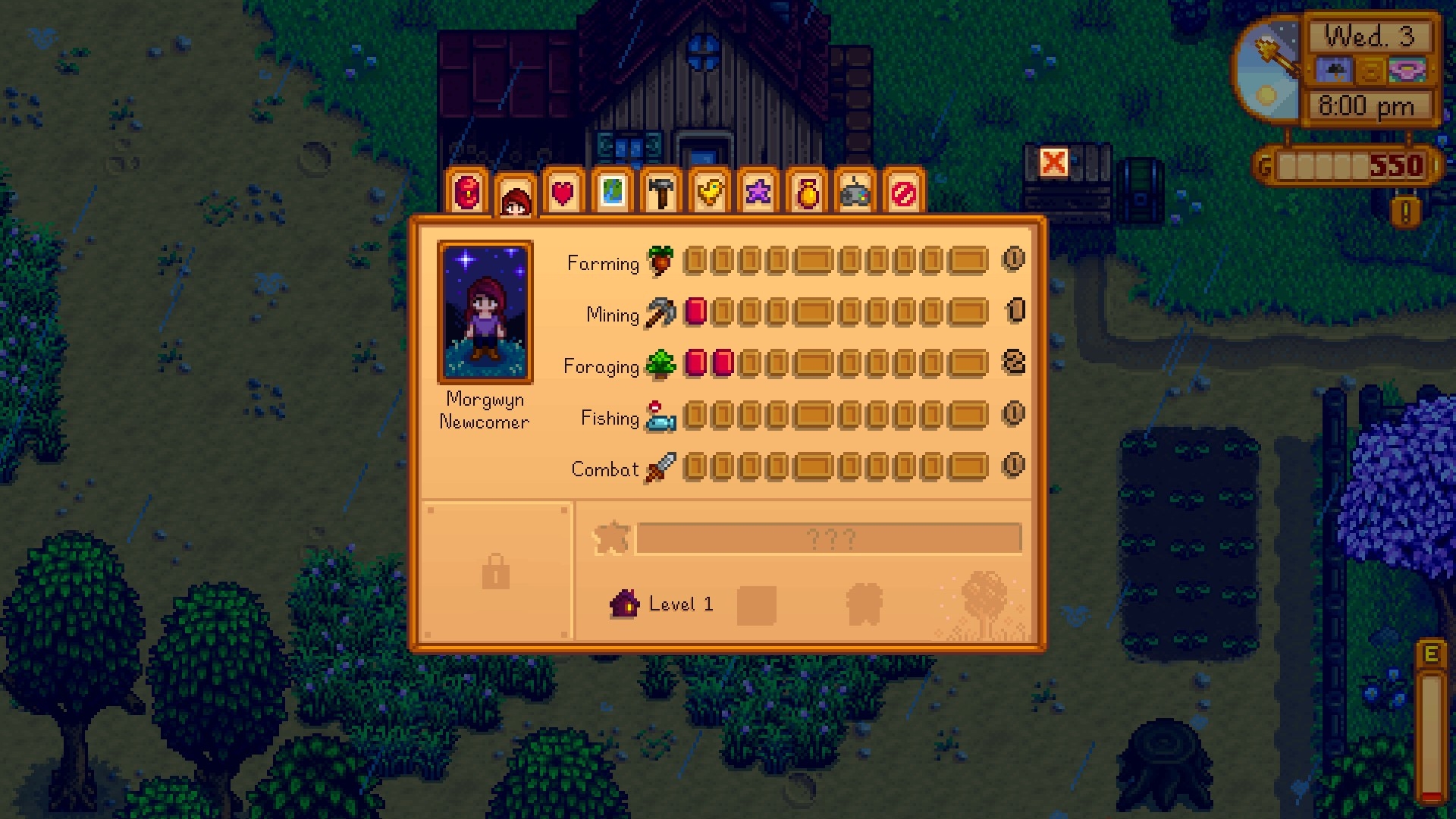Open the Collections vase tab
This screenshot has width=1456, height=819.
click(806, 193)
